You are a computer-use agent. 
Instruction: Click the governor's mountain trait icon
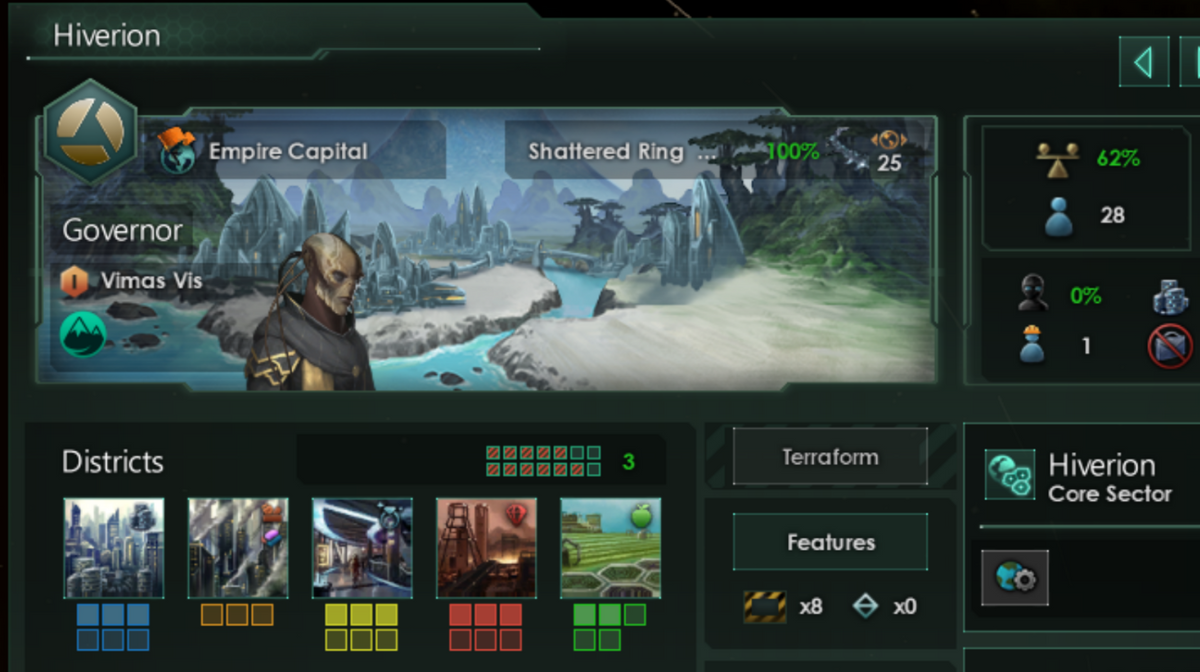click(x=83, y=334)
